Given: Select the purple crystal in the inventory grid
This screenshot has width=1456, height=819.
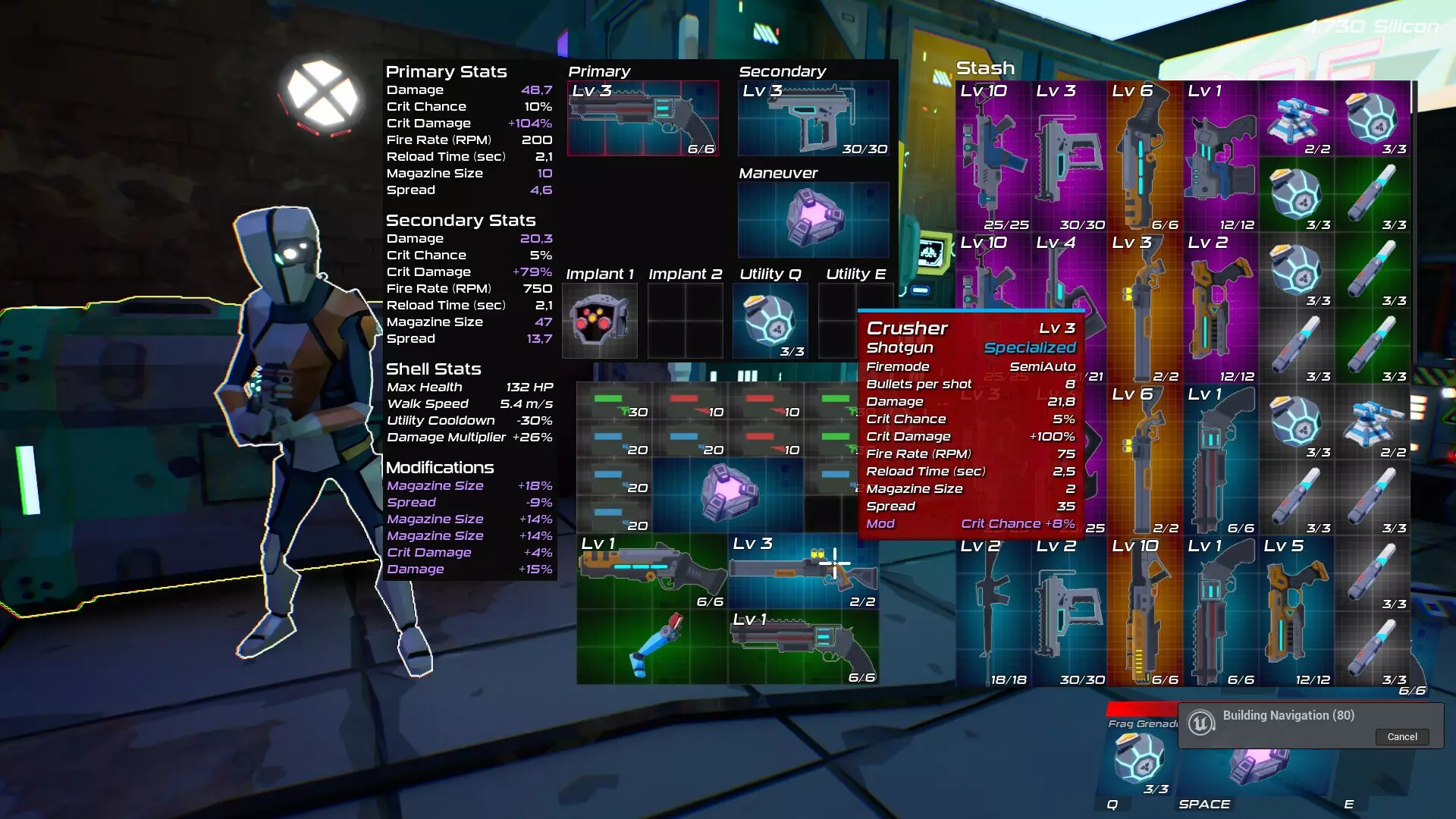Looking at the screenshot, I should click(x=728, y=493).
